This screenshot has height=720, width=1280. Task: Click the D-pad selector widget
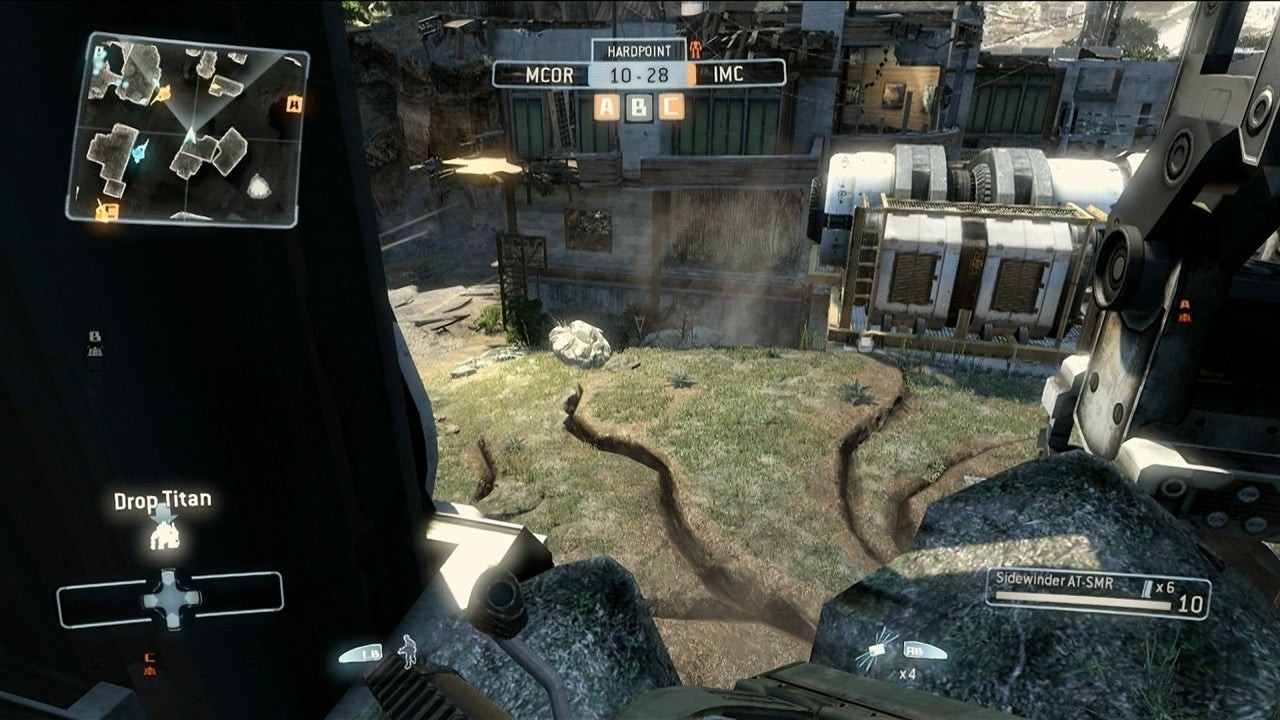click(170, 598)
